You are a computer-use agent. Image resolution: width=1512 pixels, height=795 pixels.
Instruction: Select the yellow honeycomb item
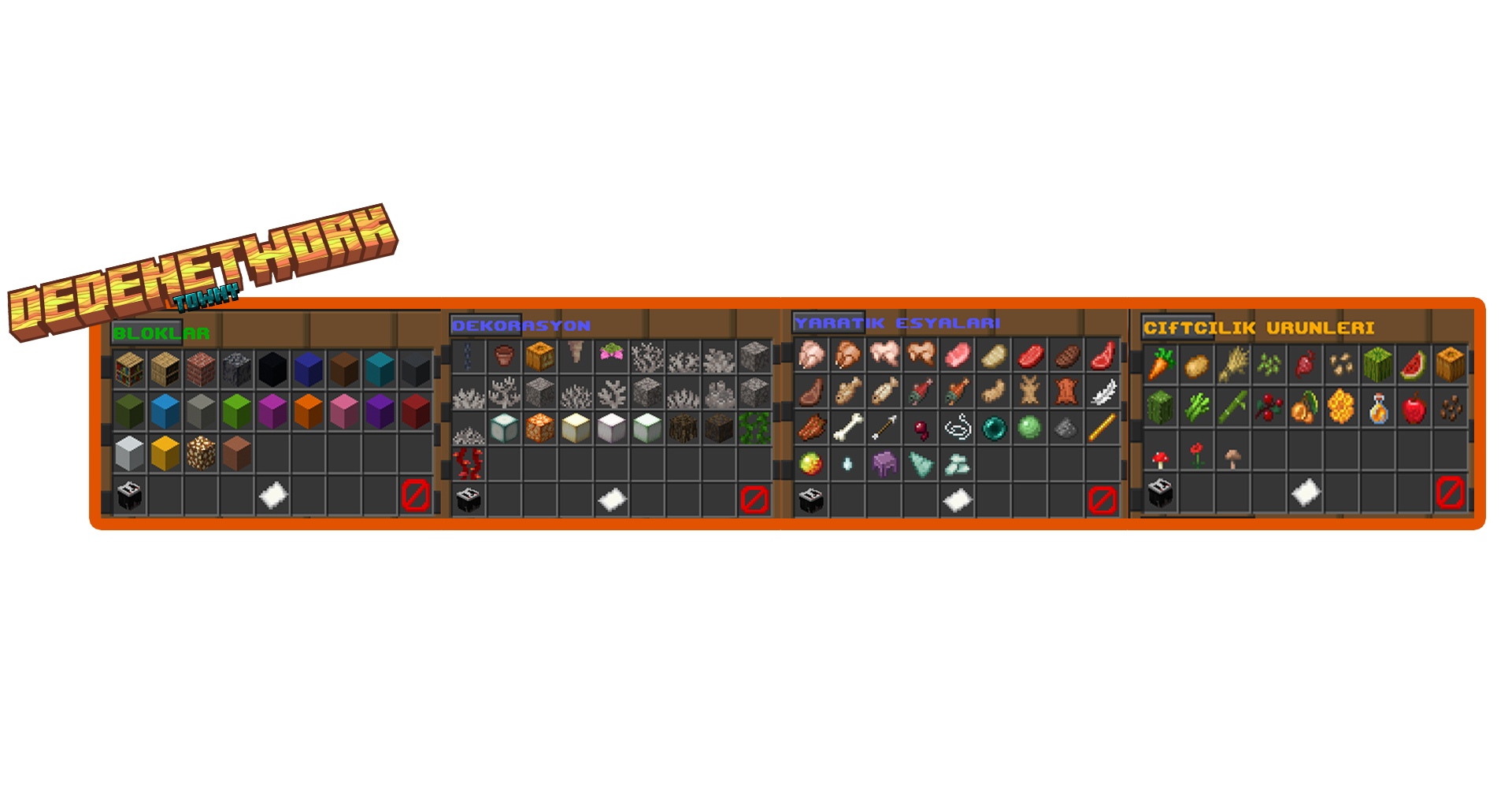point(1341,408)
